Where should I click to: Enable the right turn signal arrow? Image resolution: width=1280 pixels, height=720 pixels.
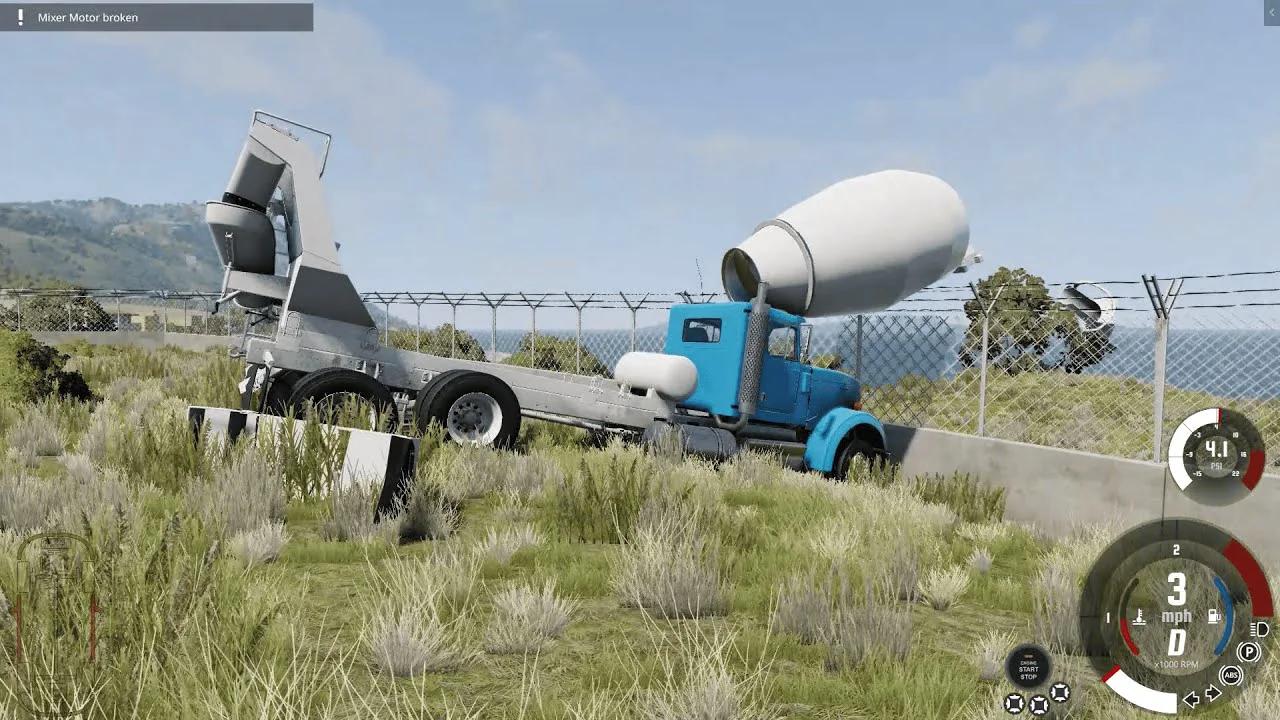pyautogui.click(x=1213, y=694)
